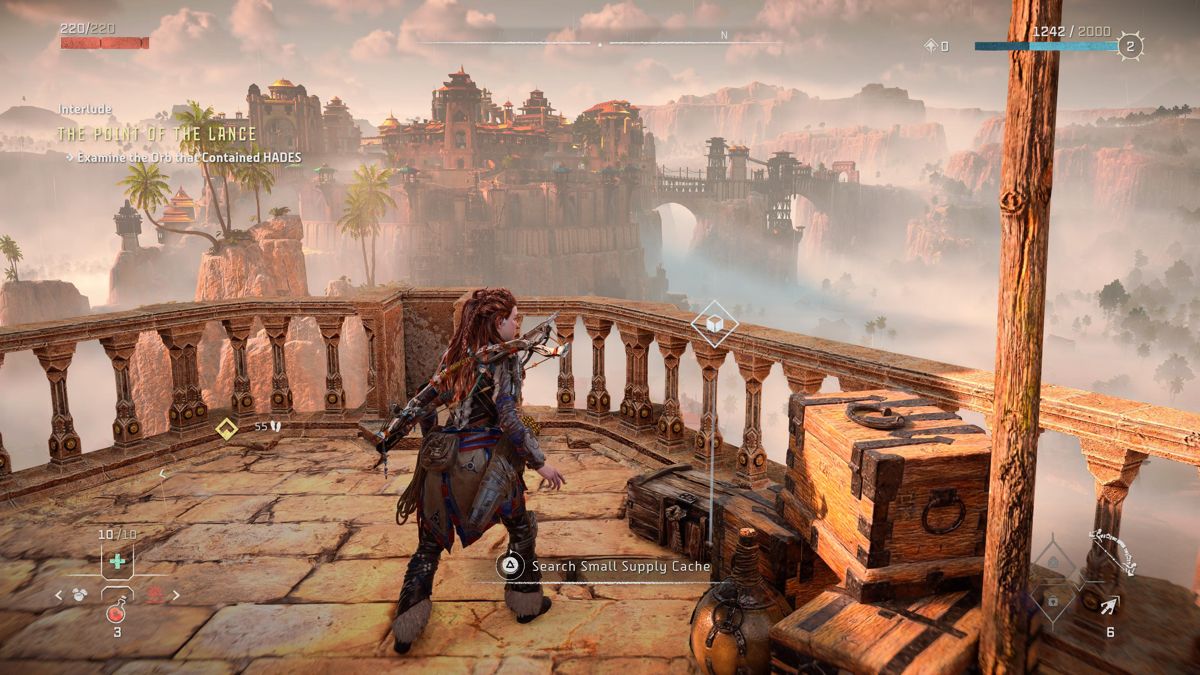The width and height of the screenshot is (1200, 675).
Task: Choose the faded red trap tool icon
Action: 156,595
